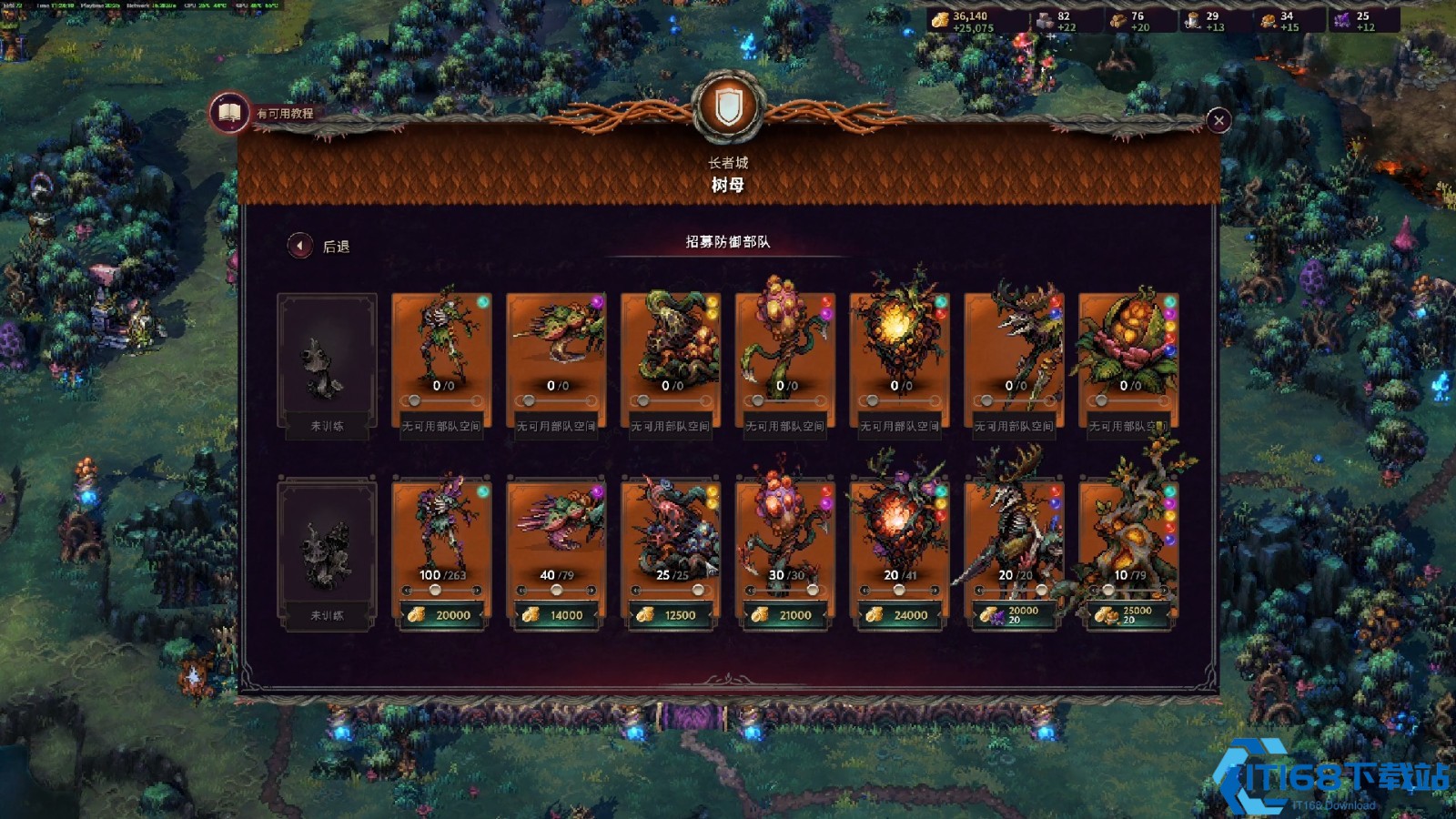Recruit the unit costing 24000 gold
The image size is (1456, 819).
900,615
